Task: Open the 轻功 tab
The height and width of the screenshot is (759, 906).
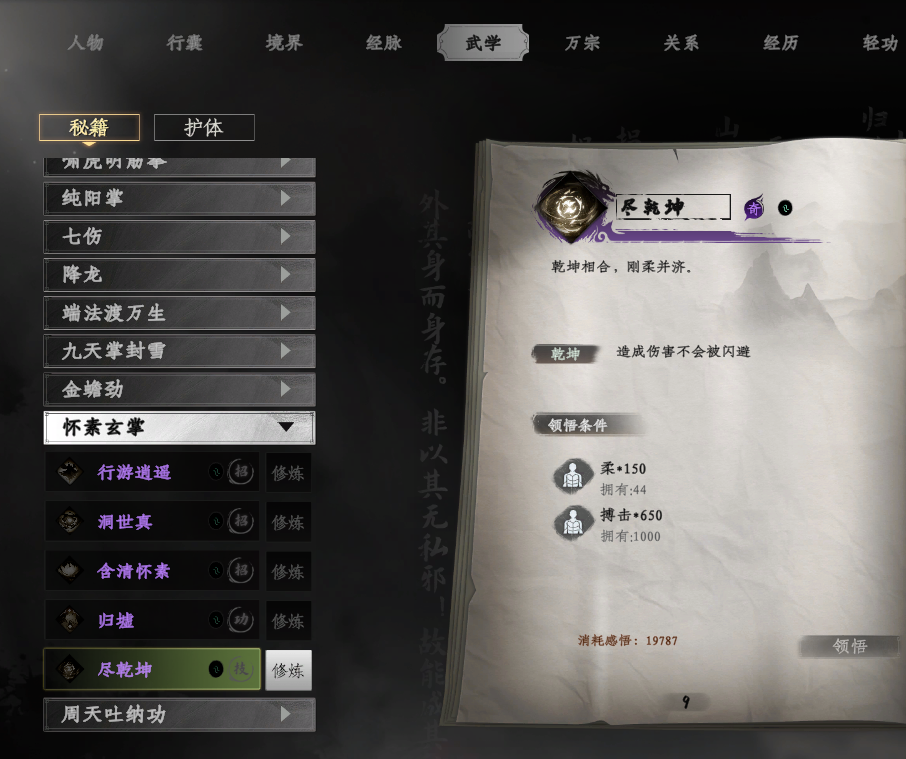Action: coord(880,43)
